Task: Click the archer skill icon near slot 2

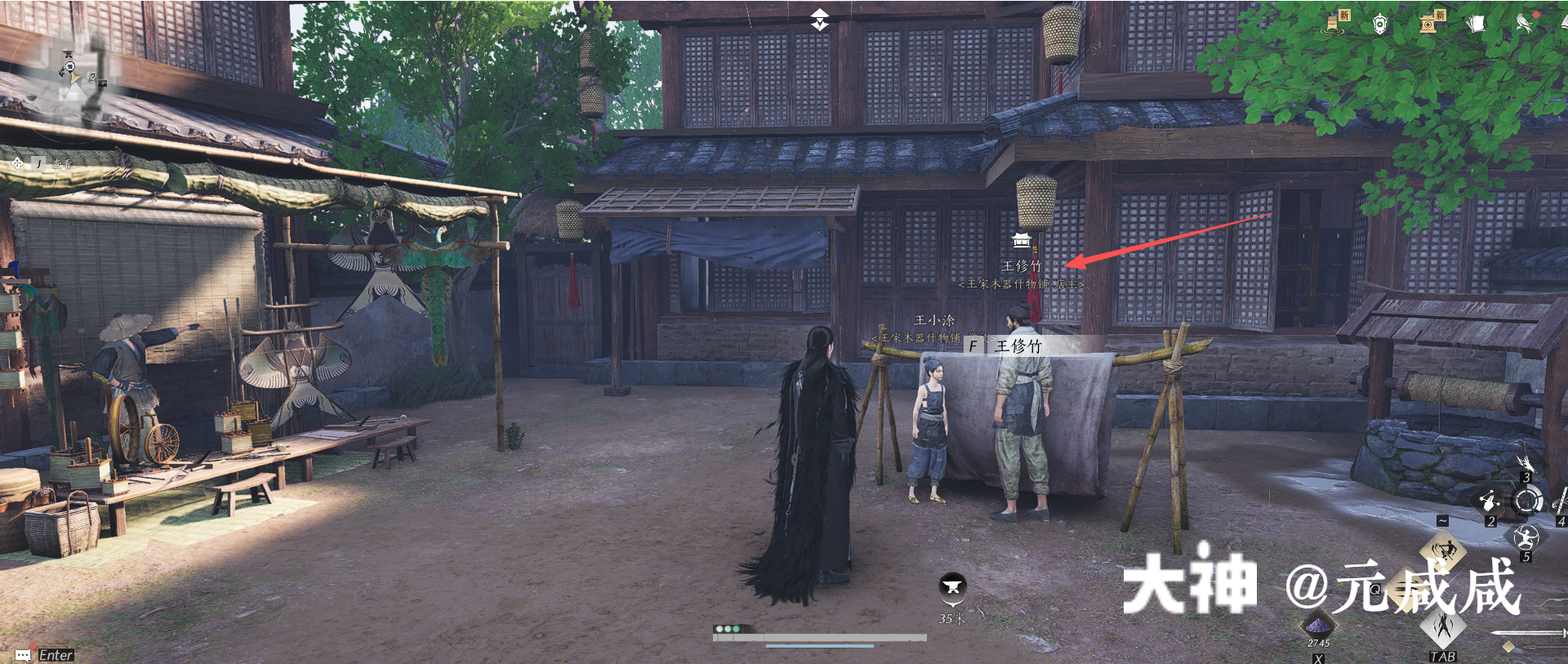Action: [1489, 501]
